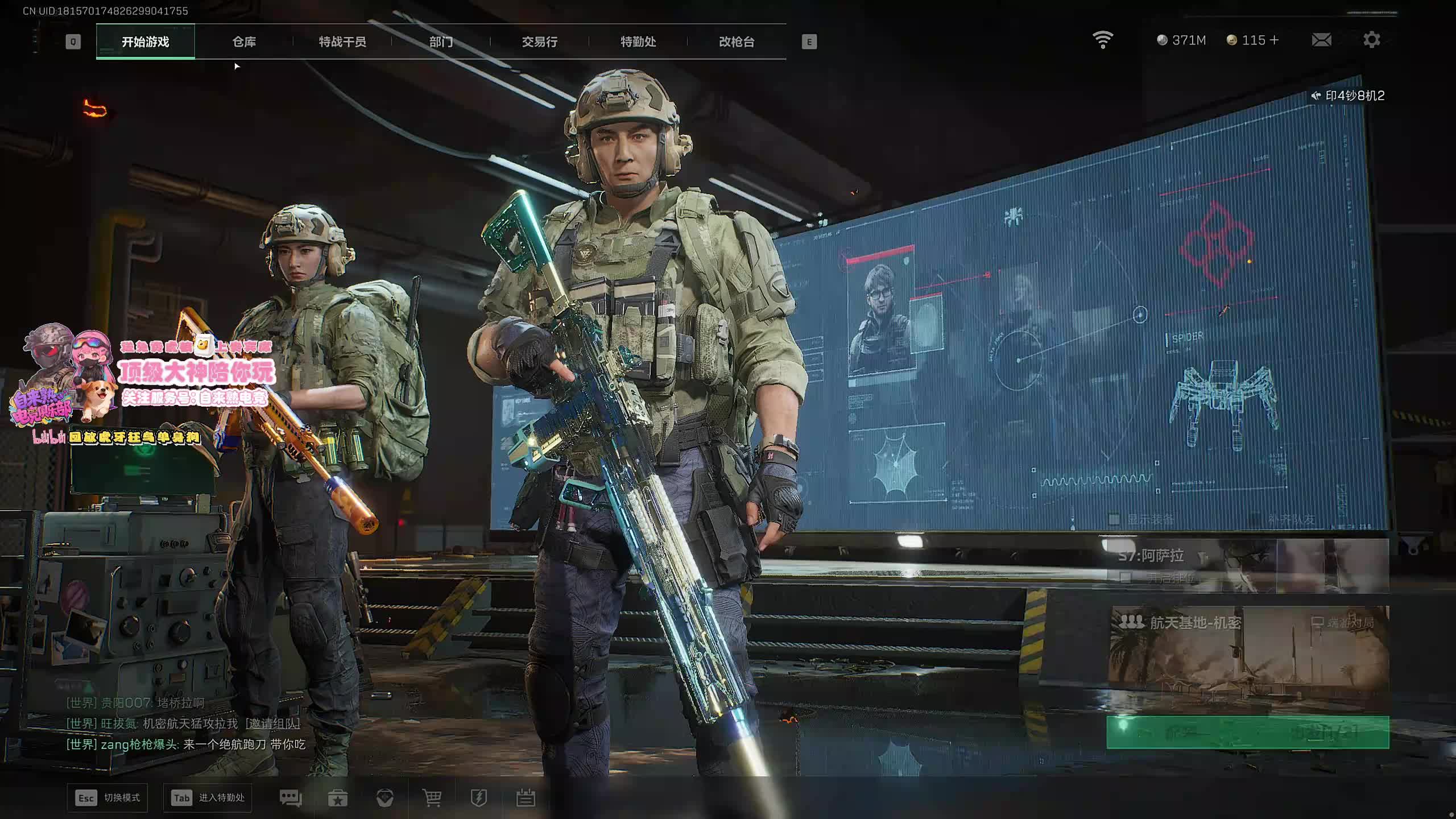
Task: Open settings via the gear icon
Action: pos(1371,40)
